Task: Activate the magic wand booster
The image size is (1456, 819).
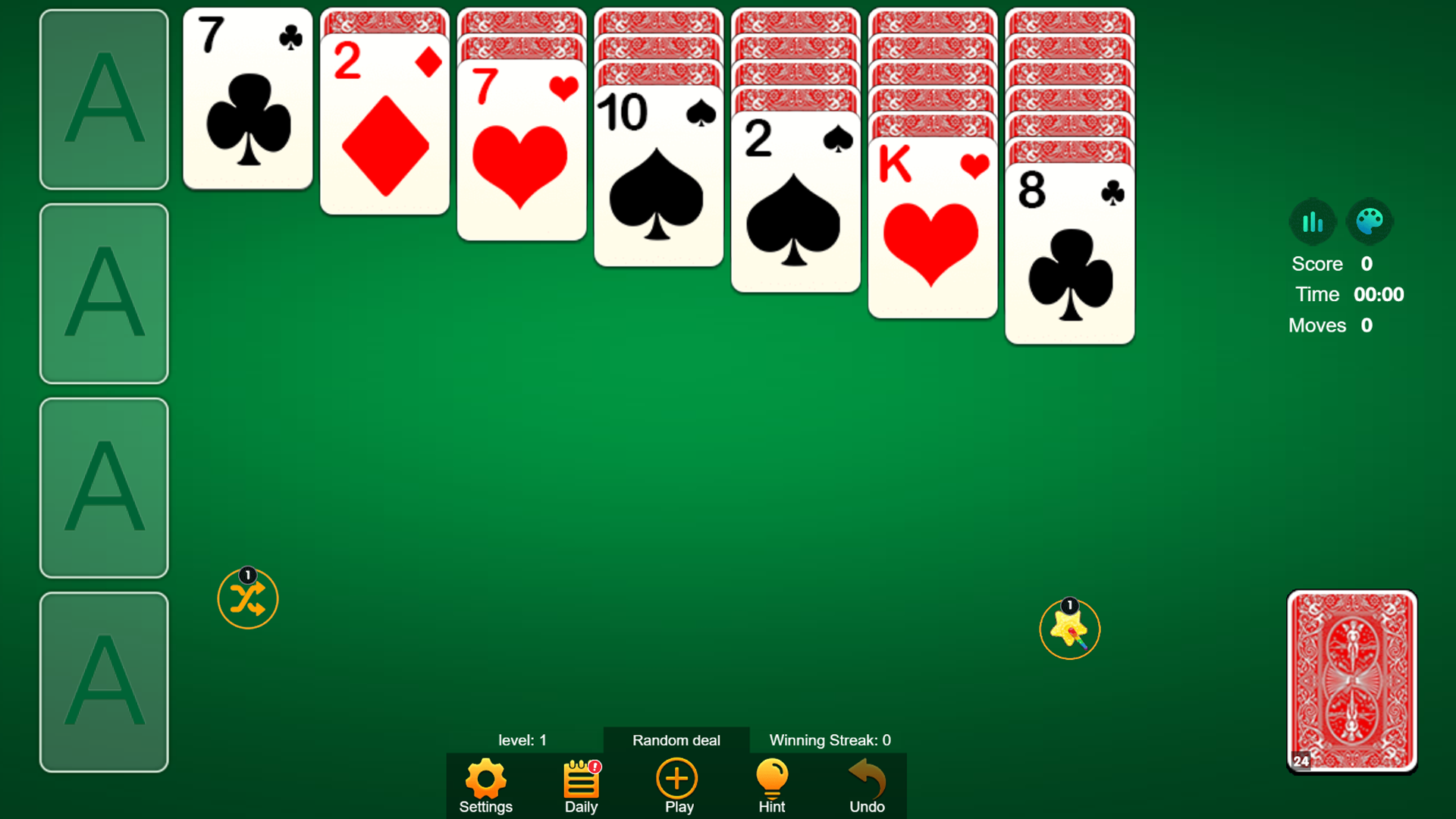Action: 1069,630
